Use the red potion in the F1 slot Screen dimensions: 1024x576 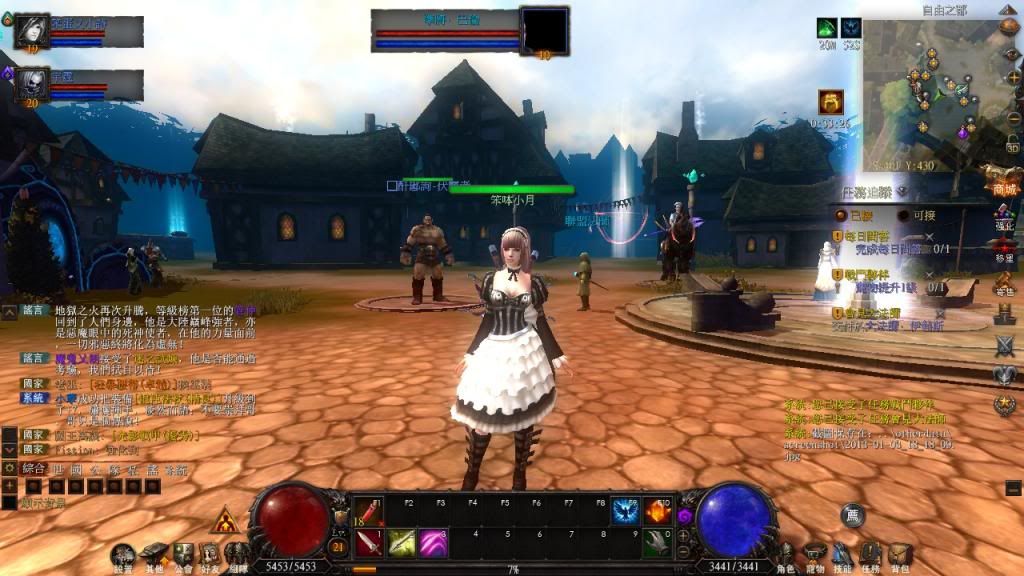[368, 512]
